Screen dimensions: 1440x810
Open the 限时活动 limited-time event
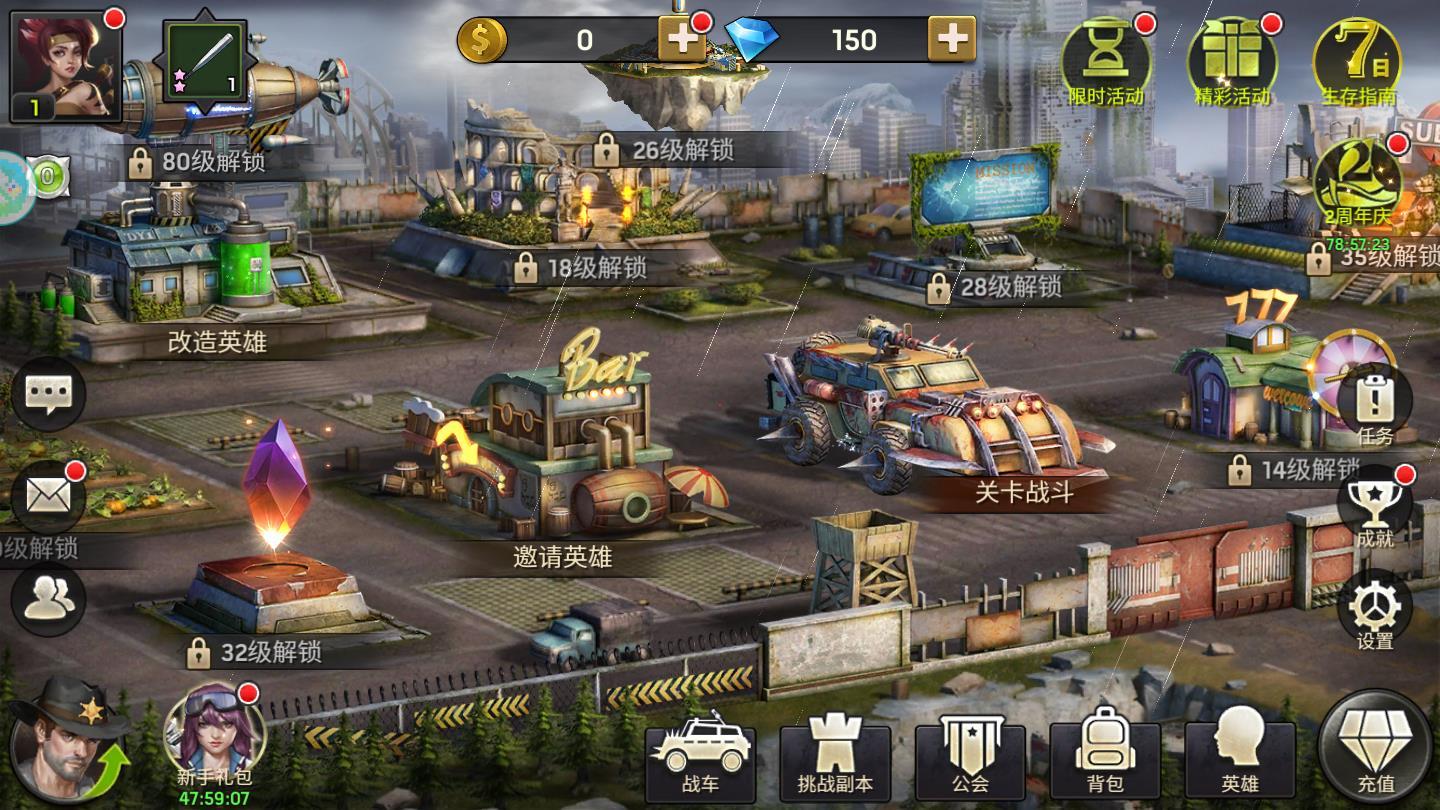[x=1105, y=62]
